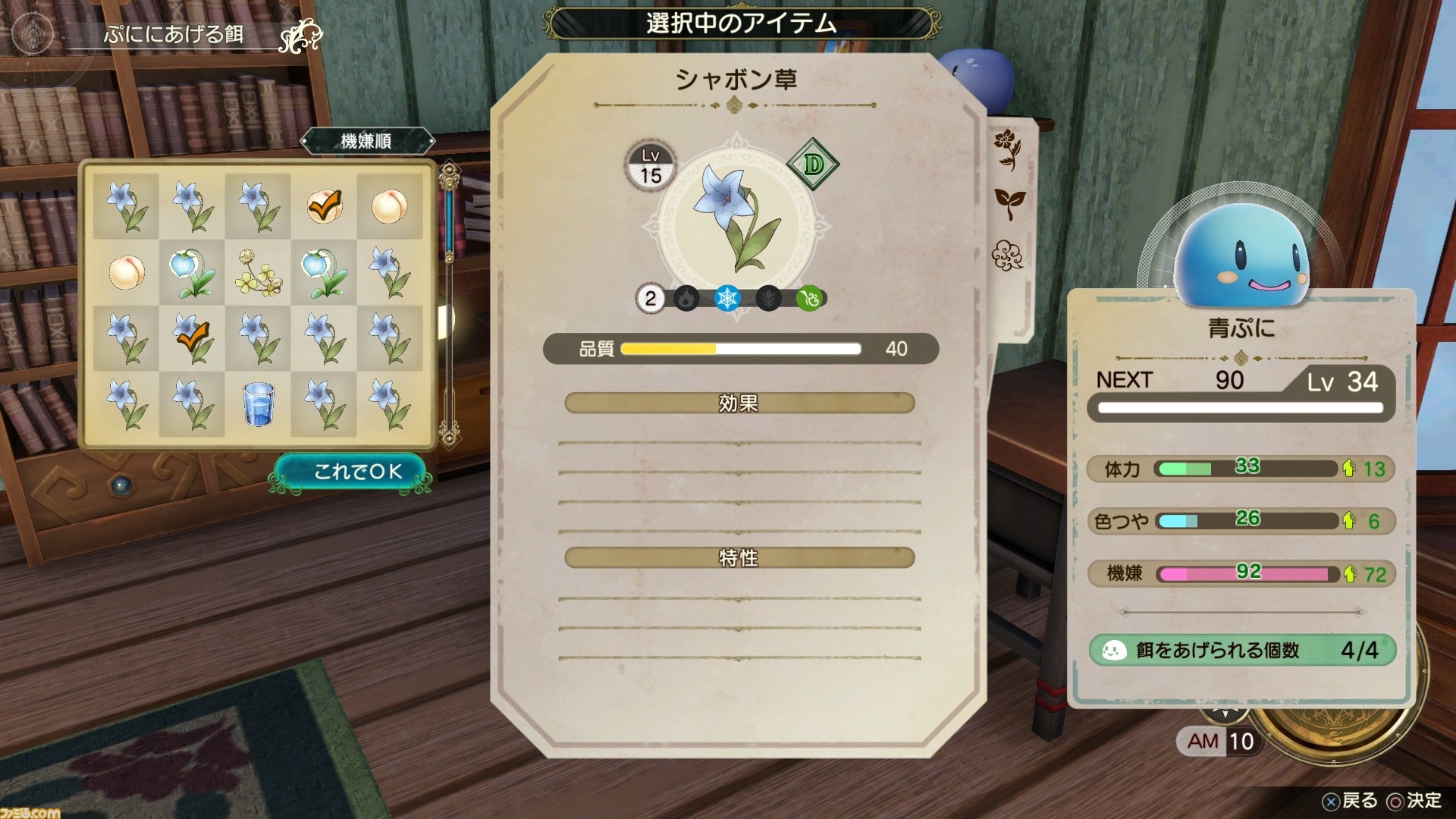Deselect the checkmarked blue シャボン草 flower
Image resolution: width=1456 pixels, height=819 pixels.
coord(192,338)
